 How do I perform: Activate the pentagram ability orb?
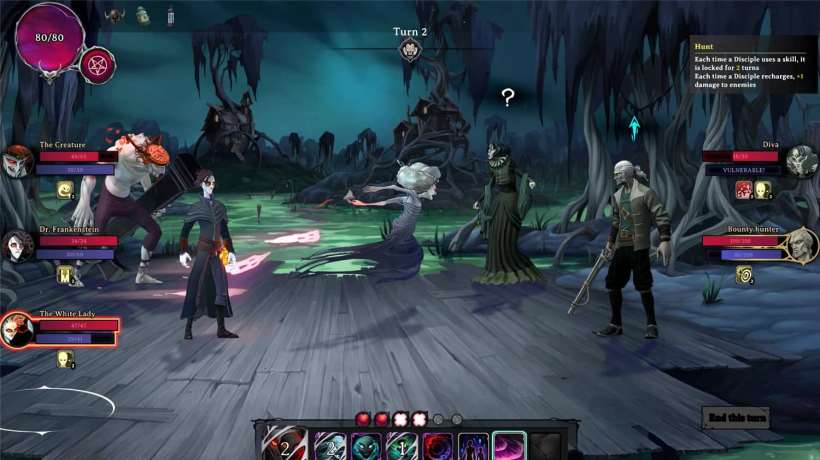click(97, 65)
